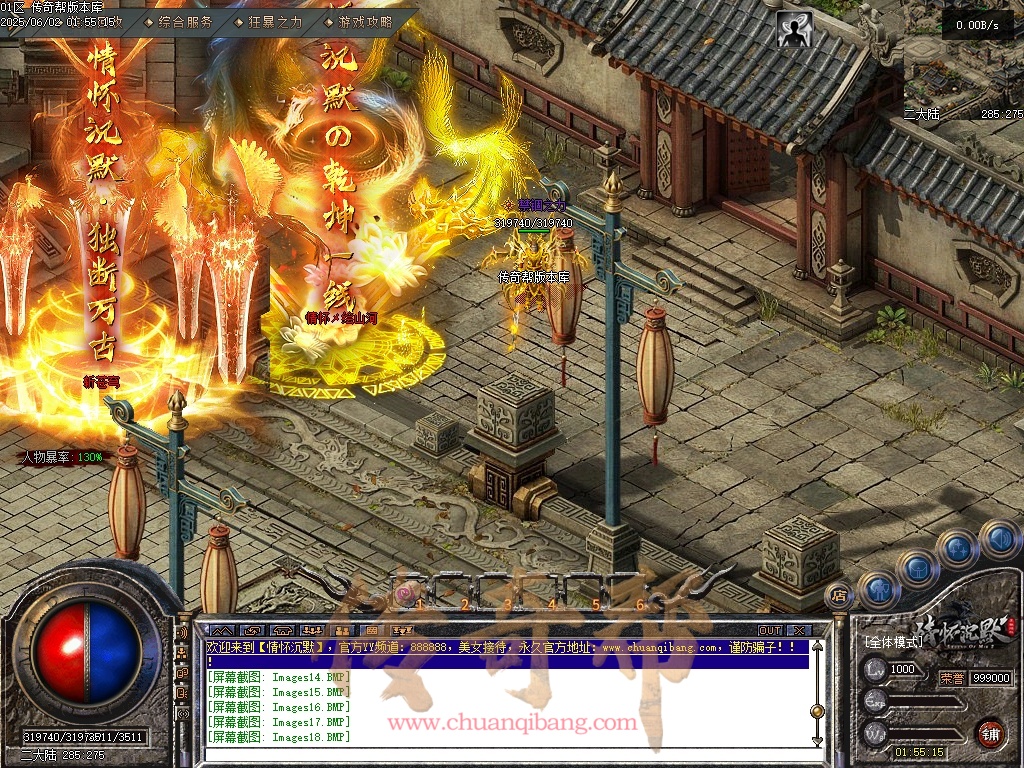
Task: Close the chat panel with X
Action: 798,630
